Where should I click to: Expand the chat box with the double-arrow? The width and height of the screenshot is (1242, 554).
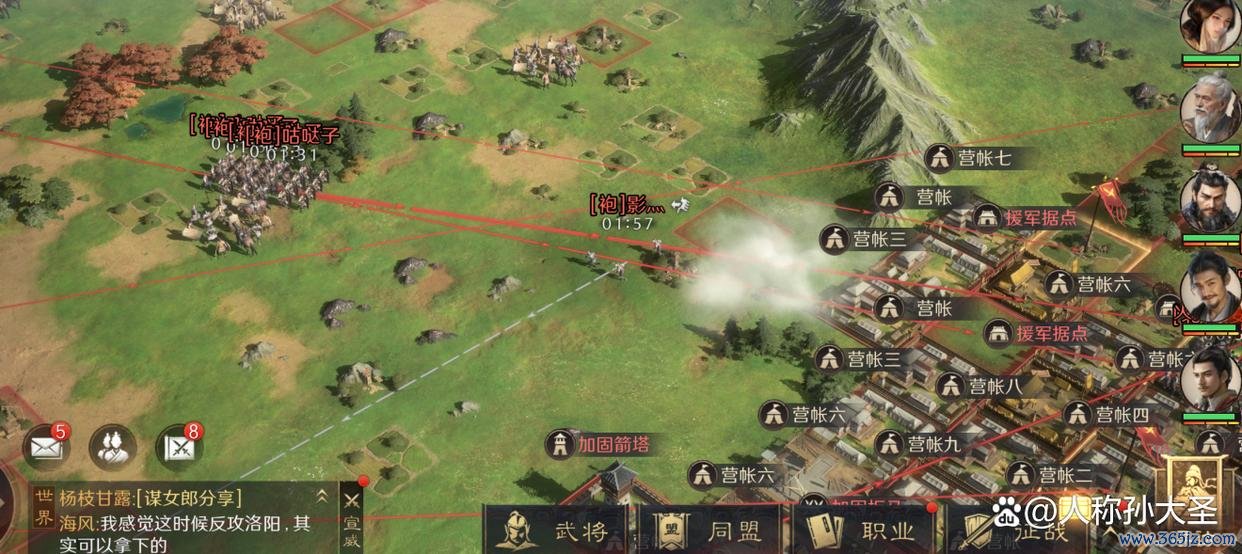pyautogui.click(x=322, y=495)
